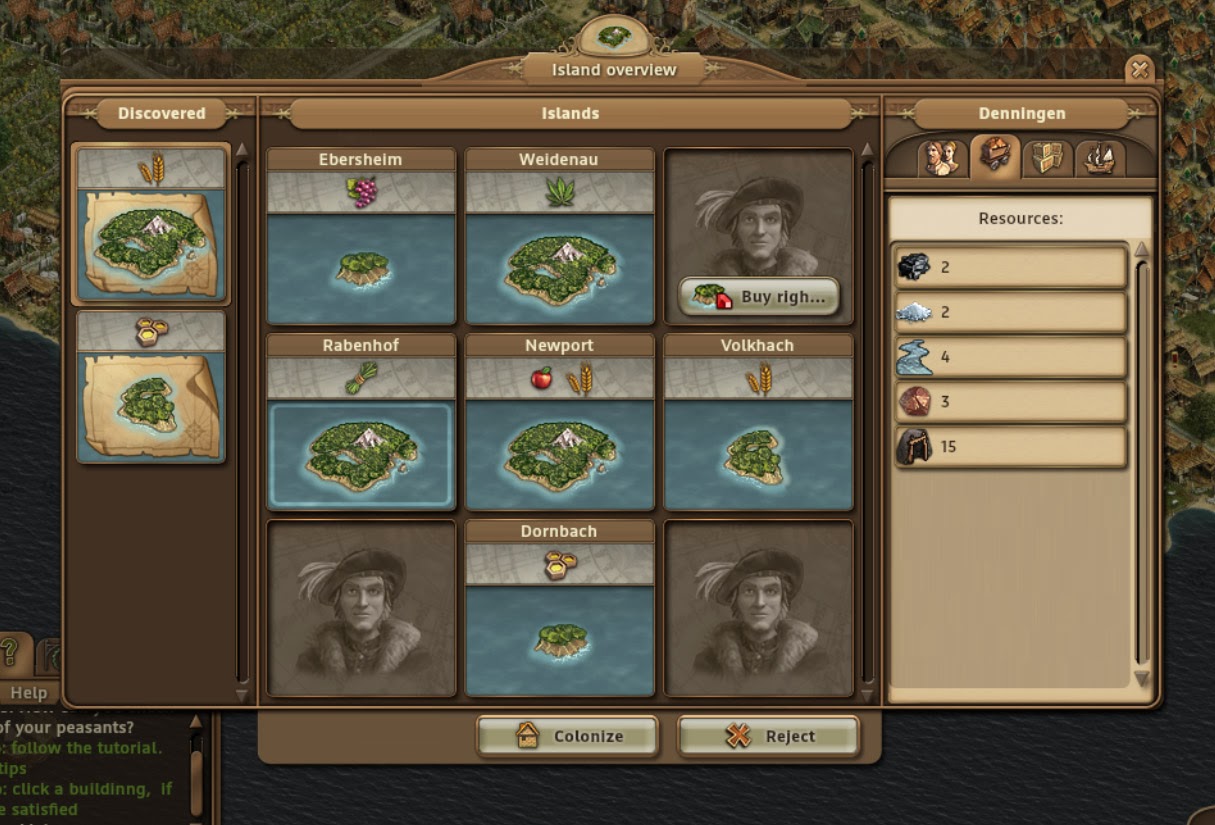Reject the island offer
The image size is (1215, 825).
point(768,736)
